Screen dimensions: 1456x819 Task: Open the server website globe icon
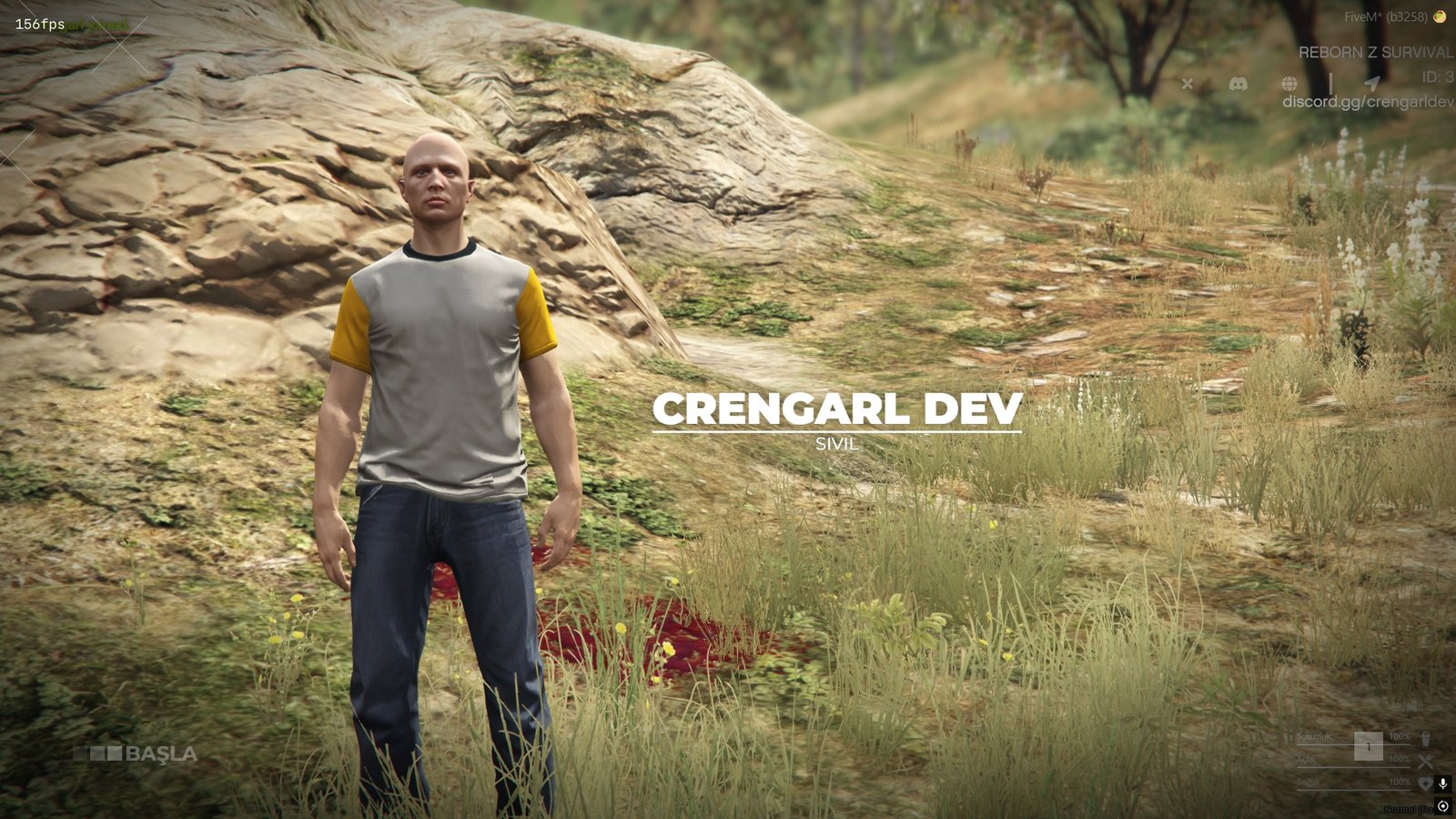tap(1289, 84)
